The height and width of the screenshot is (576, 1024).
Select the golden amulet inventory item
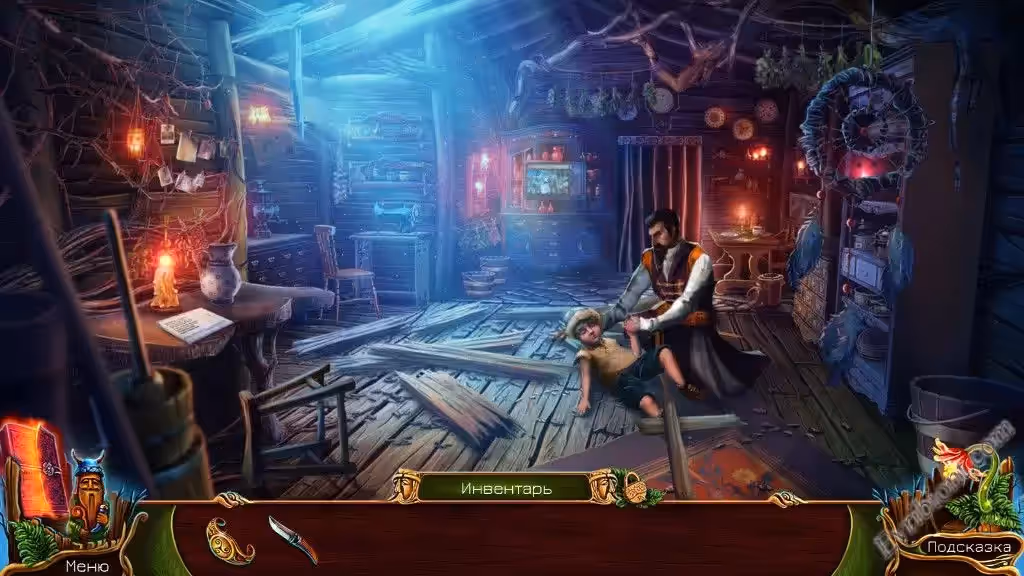point(229,540)
